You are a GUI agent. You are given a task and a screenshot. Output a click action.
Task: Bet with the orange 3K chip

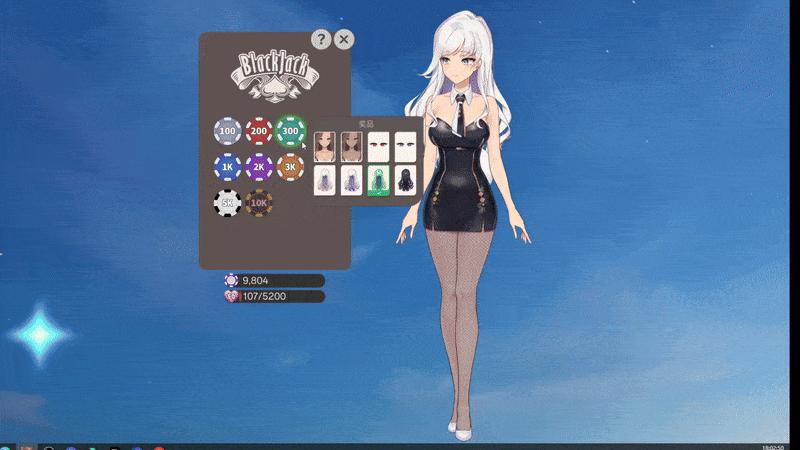290,167
